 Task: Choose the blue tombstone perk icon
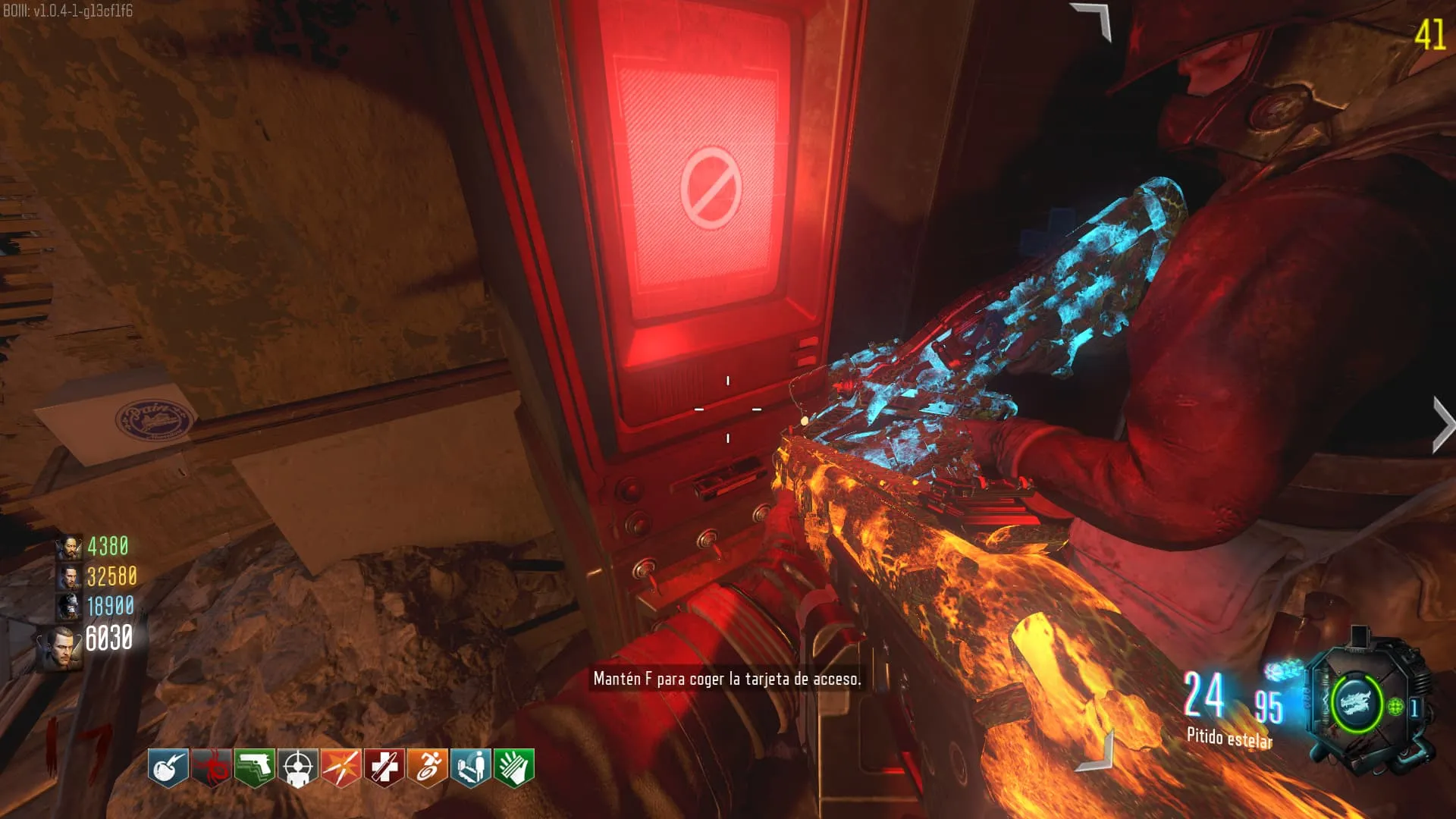tap(471, 767)
